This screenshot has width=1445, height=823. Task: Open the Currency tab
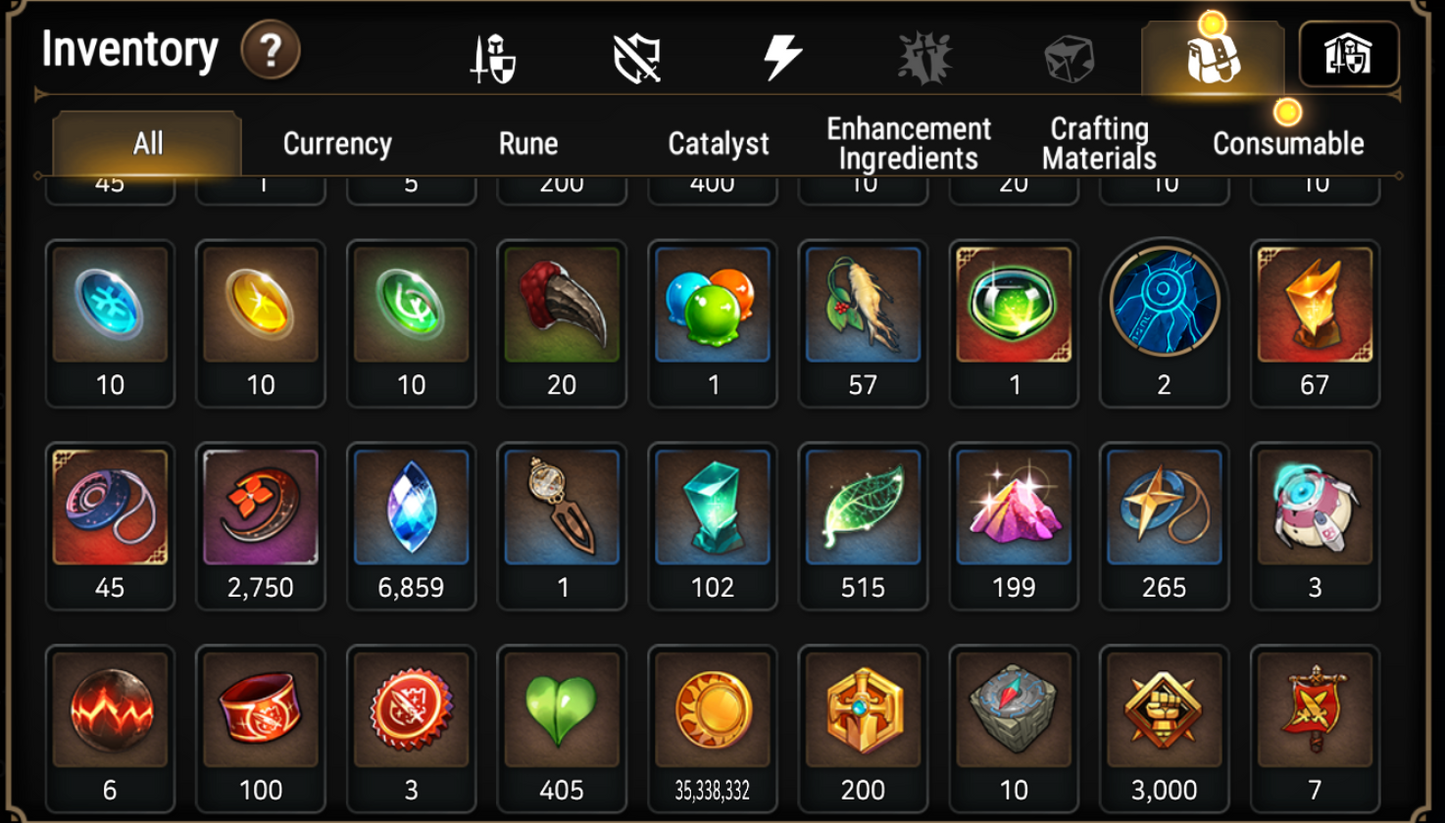(x=337, y=143)
